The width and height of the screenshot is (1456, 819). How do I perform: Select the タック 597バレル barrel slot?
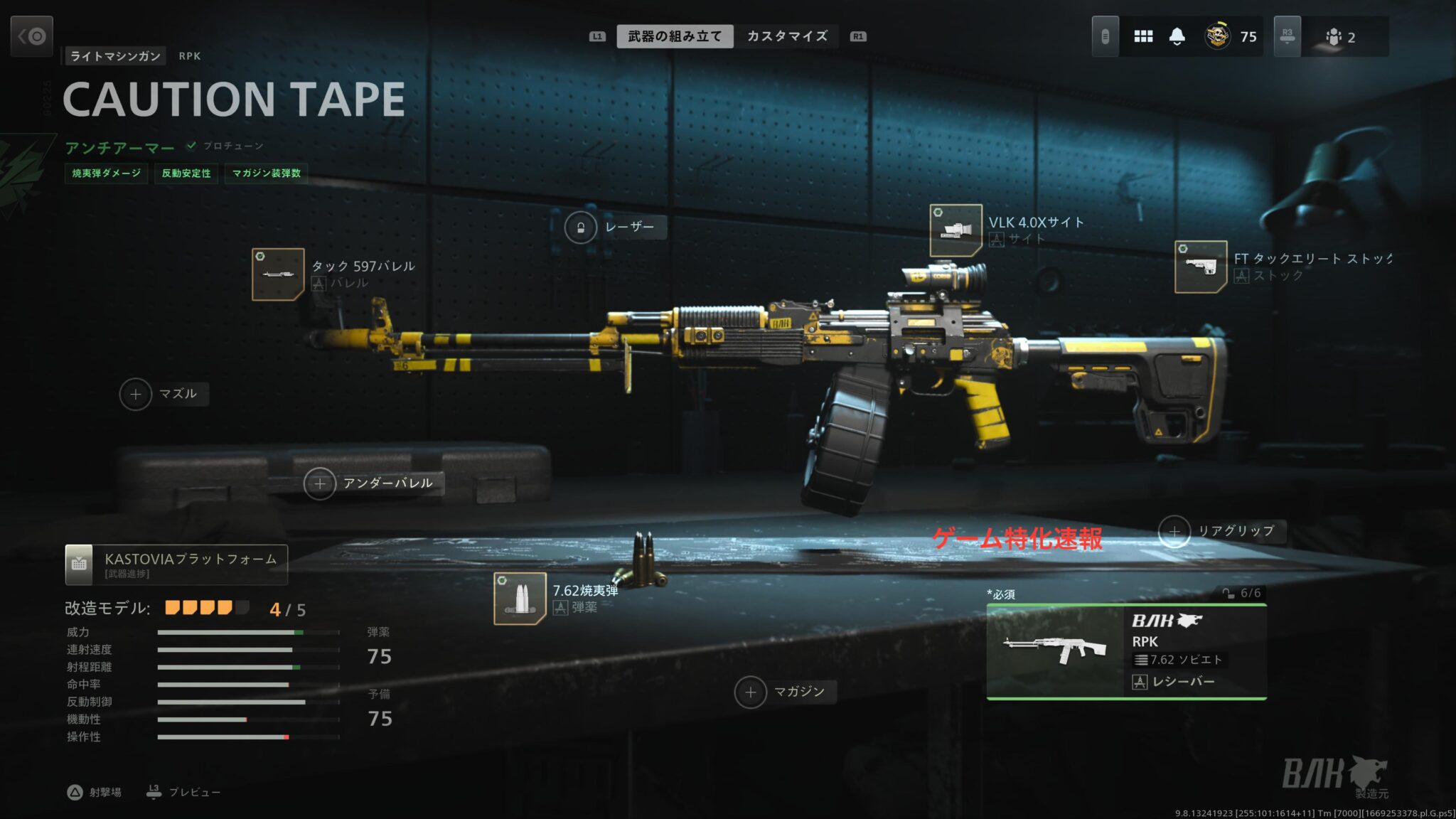pyautogui.click(x=278, y=274)
